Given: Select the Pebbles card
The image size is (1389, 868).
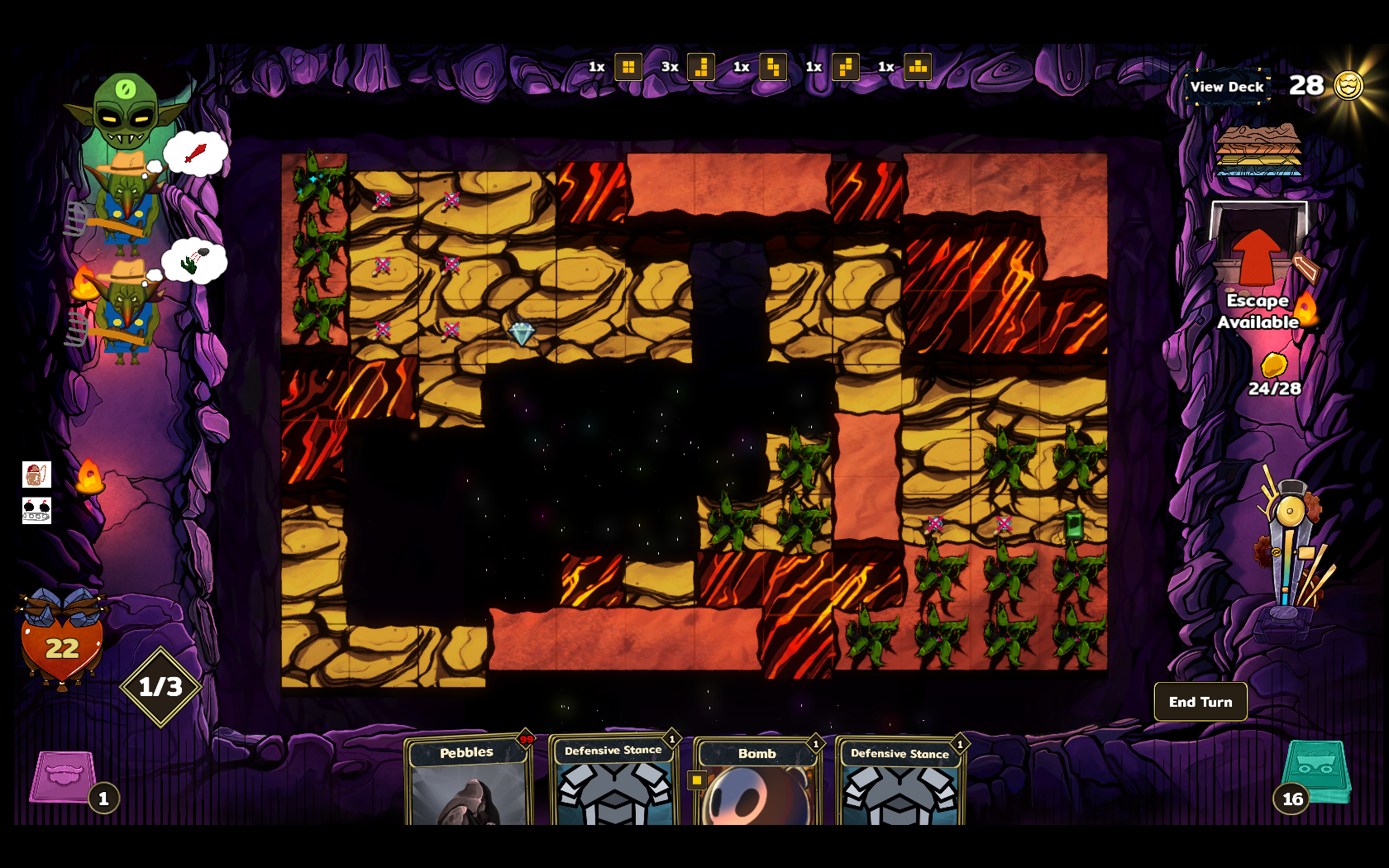Looking at the screenshot, I should pos(468,781).
